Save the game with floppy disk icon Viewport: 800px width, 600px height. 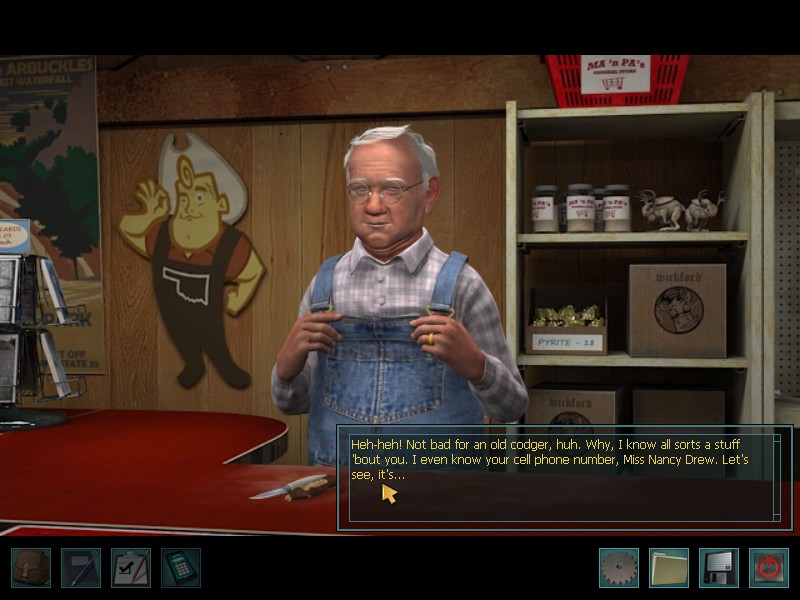tap(718, 568)
